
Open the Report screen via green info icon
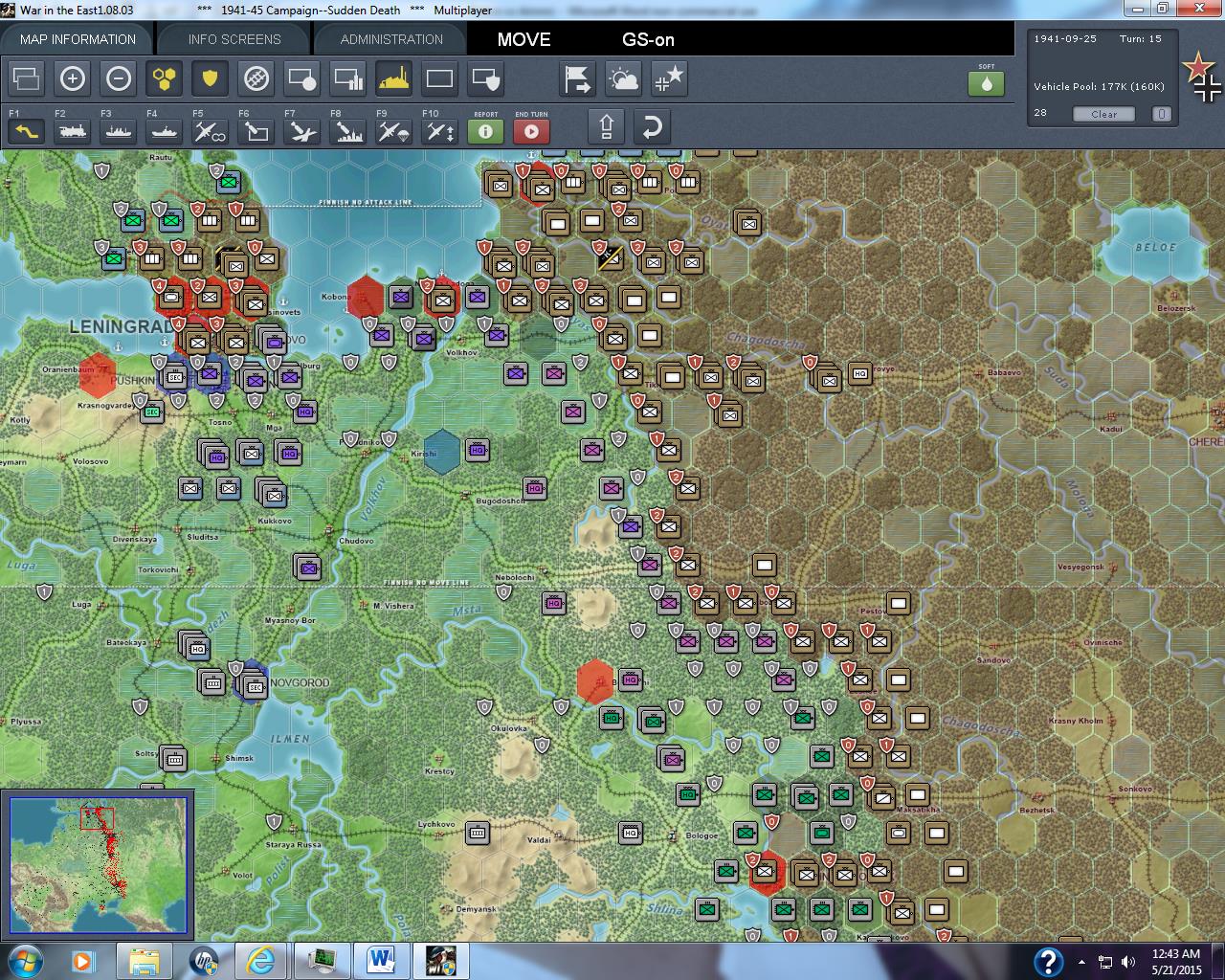tap(484, 131)
